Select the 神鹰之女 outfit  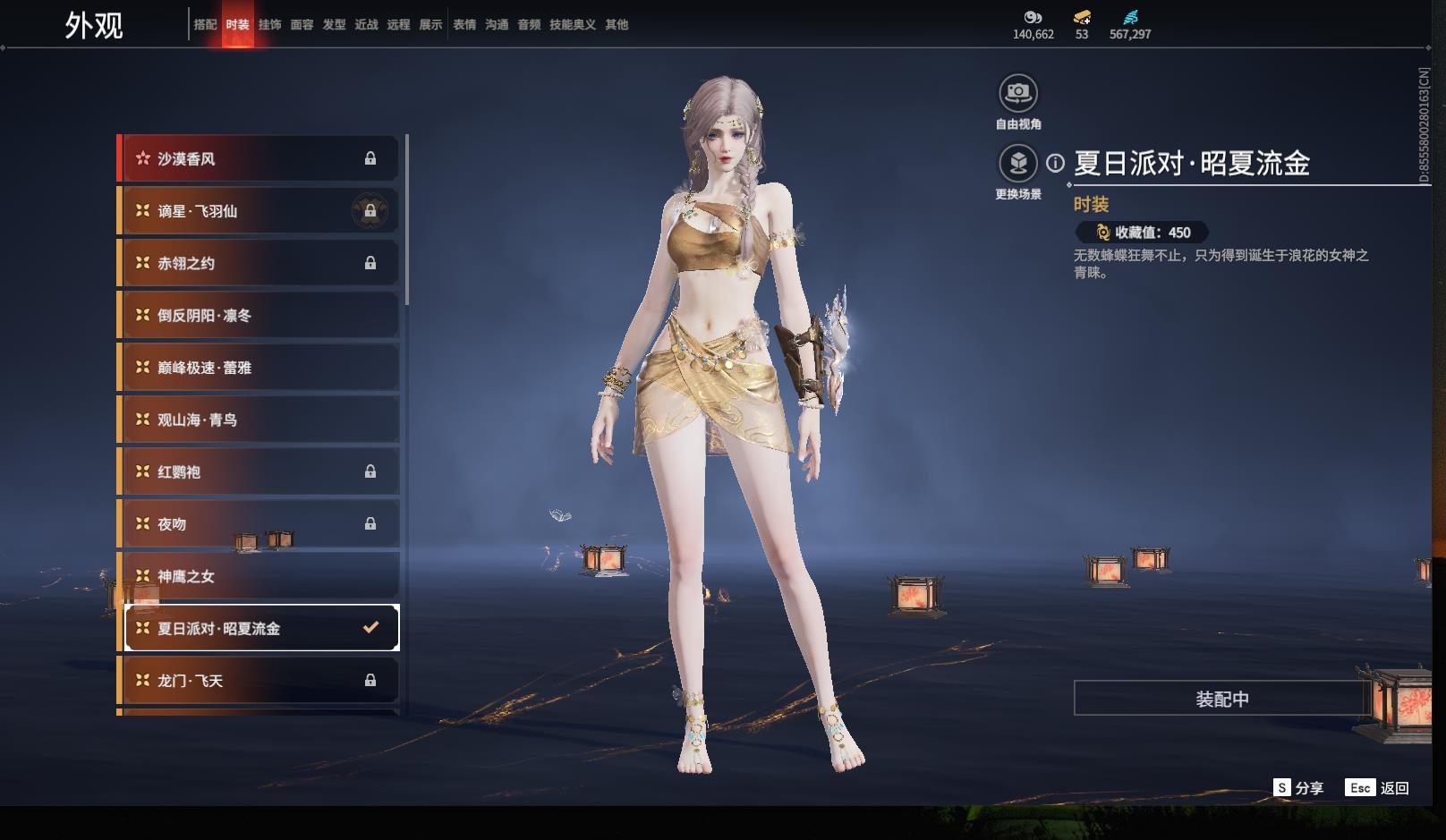click(259, 576)
